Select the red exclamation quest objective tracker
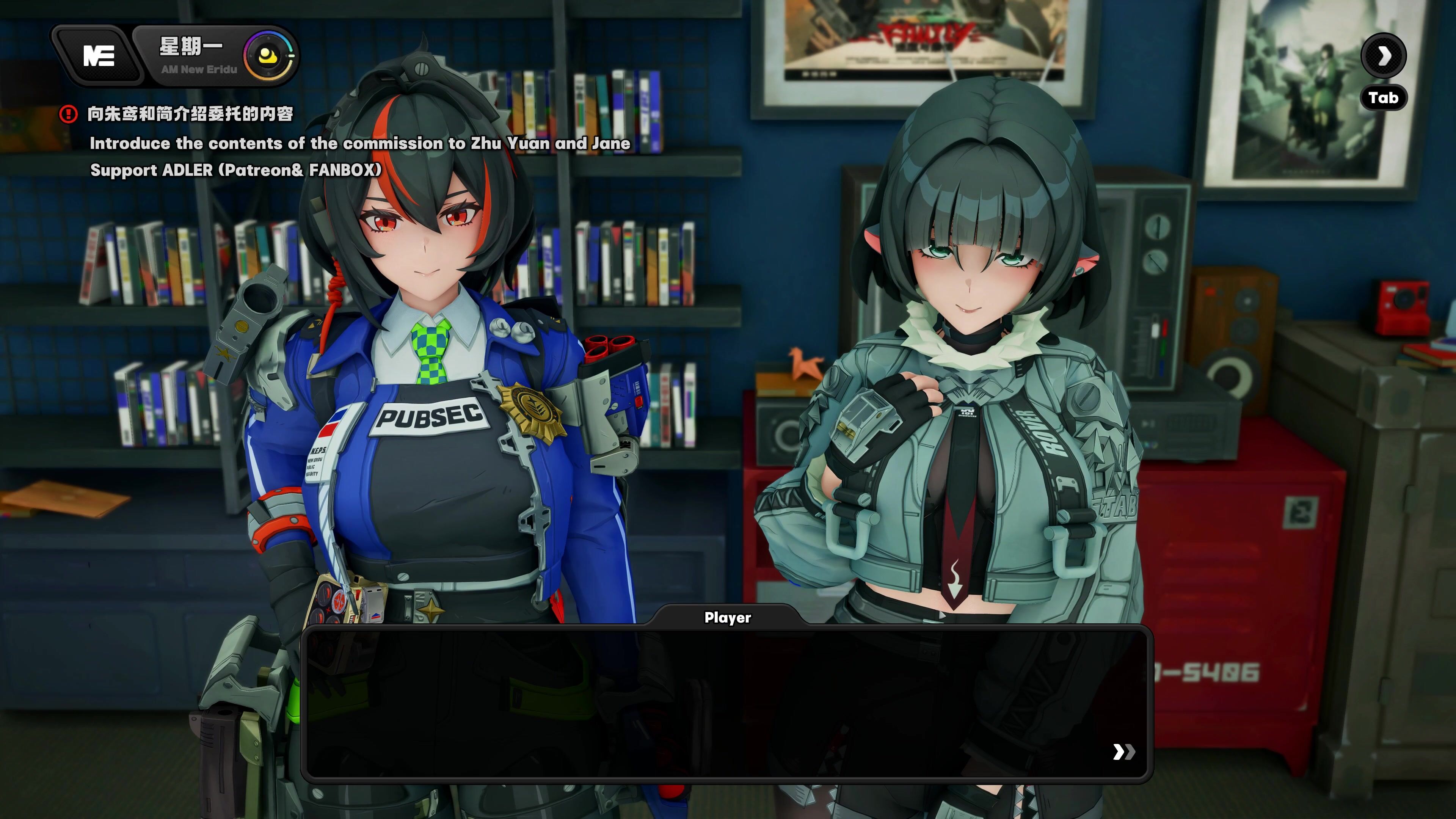 [x=68, y=114]
